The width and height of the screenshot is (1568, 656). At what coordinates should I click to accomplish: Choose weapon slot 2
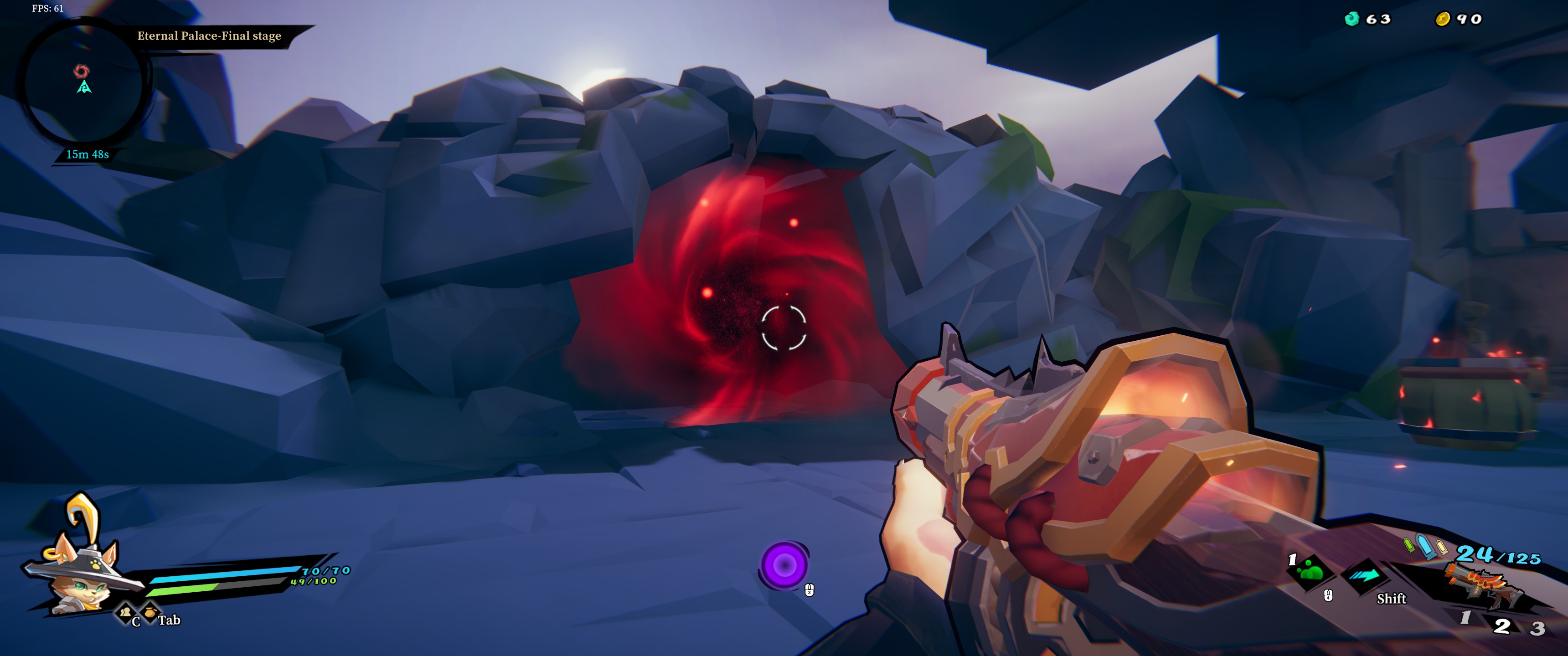click(x=1501, y=625)
